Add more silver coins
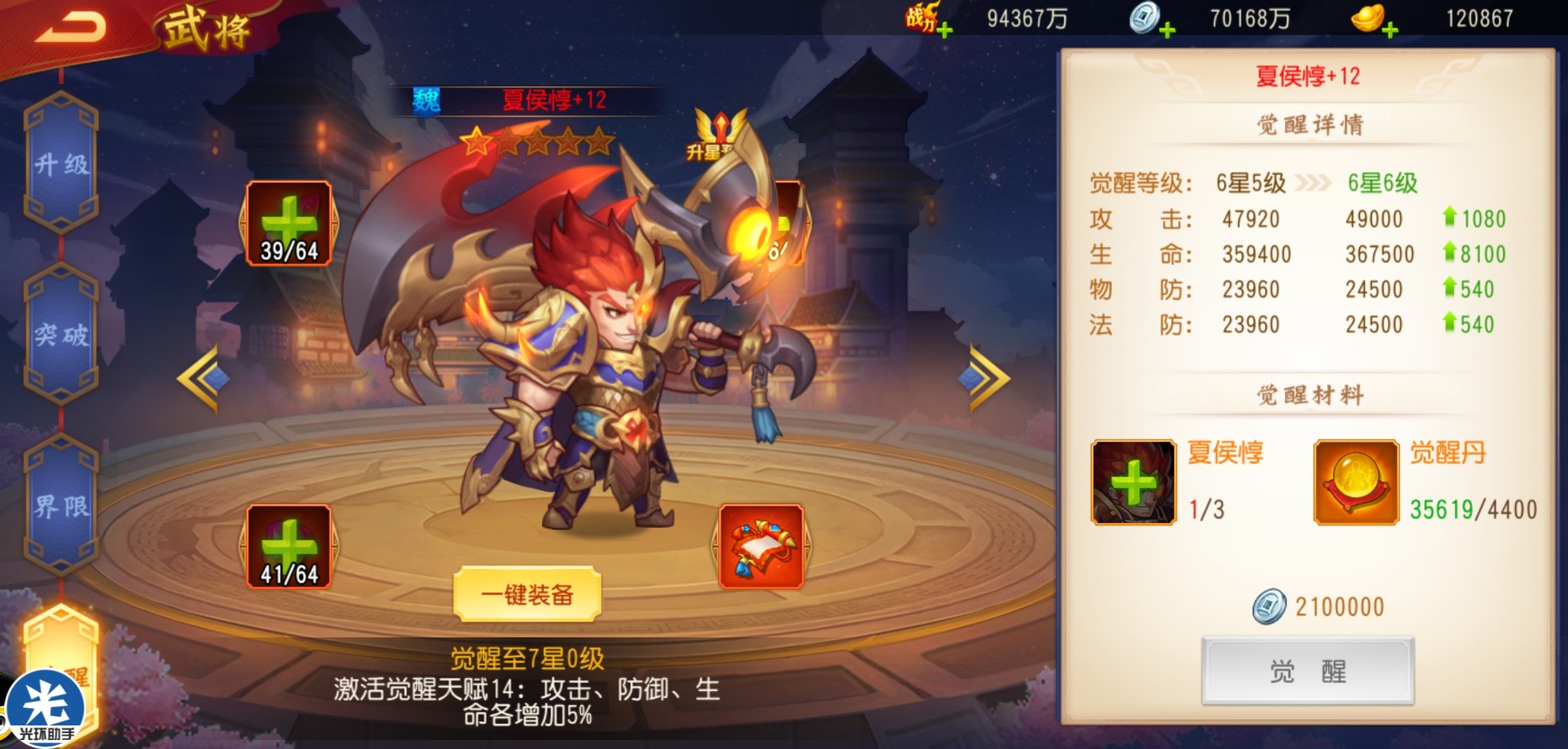 [1166, 30]
